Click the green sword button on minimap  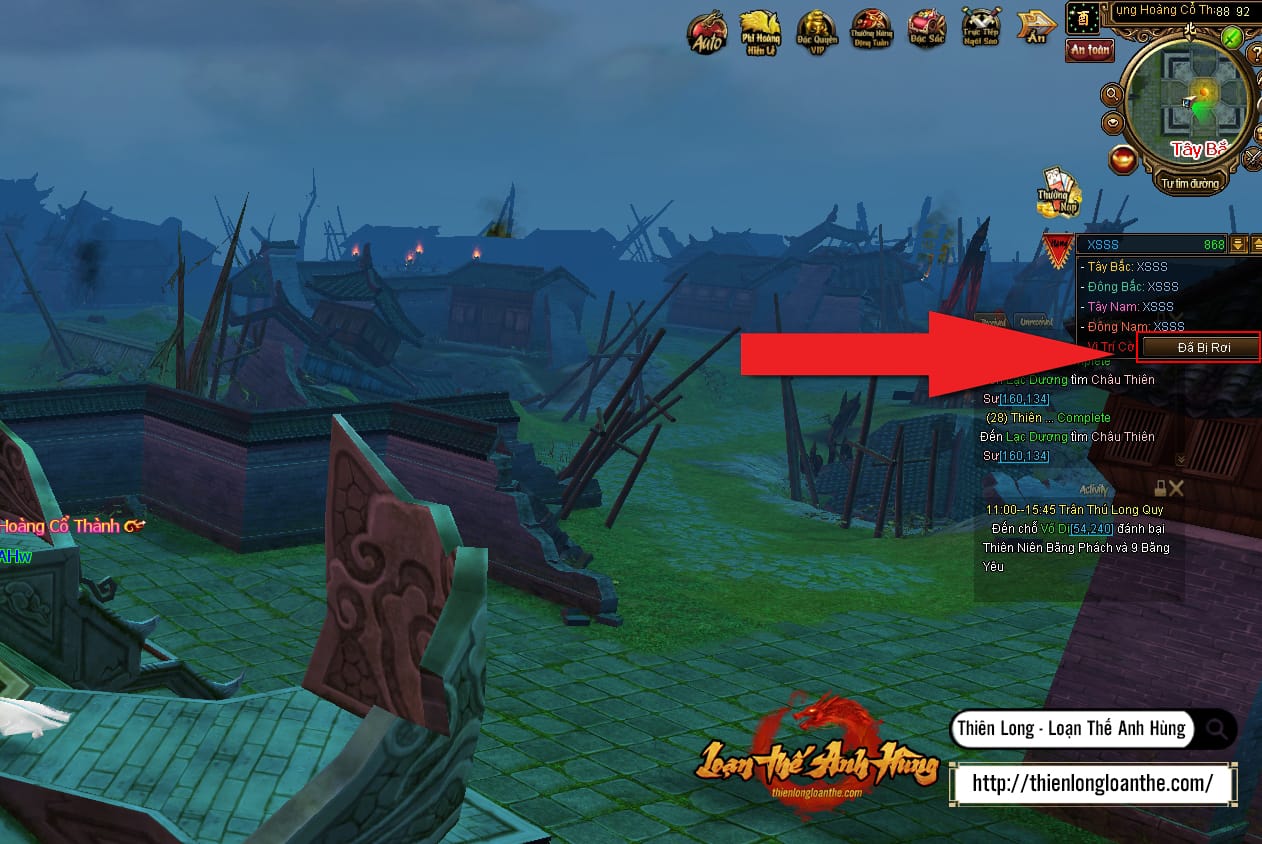1231,38
